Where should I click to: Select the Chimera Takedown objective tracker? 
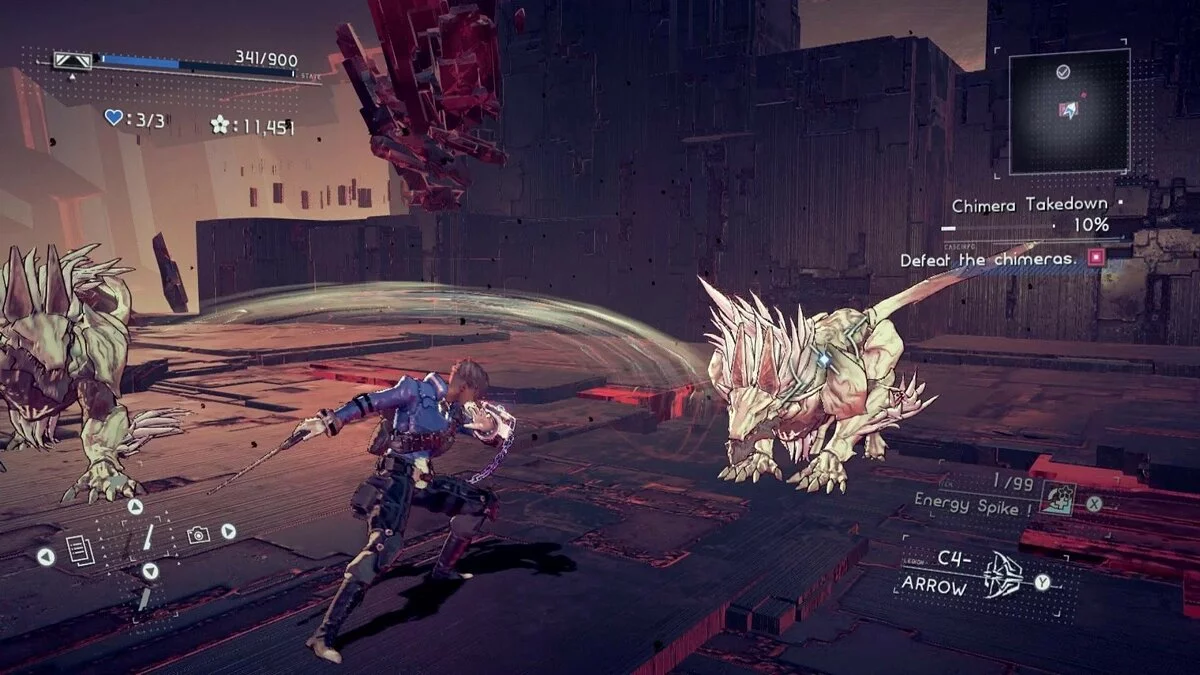1030,206
